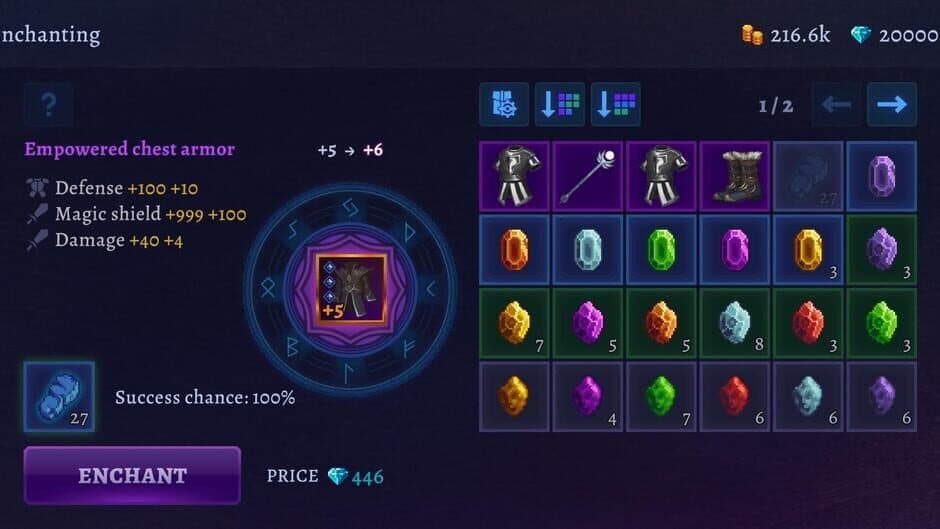Pick the cut orange gem
Image resolution: width=940 pixels, height=529 pixels.
tap(513, 248)
